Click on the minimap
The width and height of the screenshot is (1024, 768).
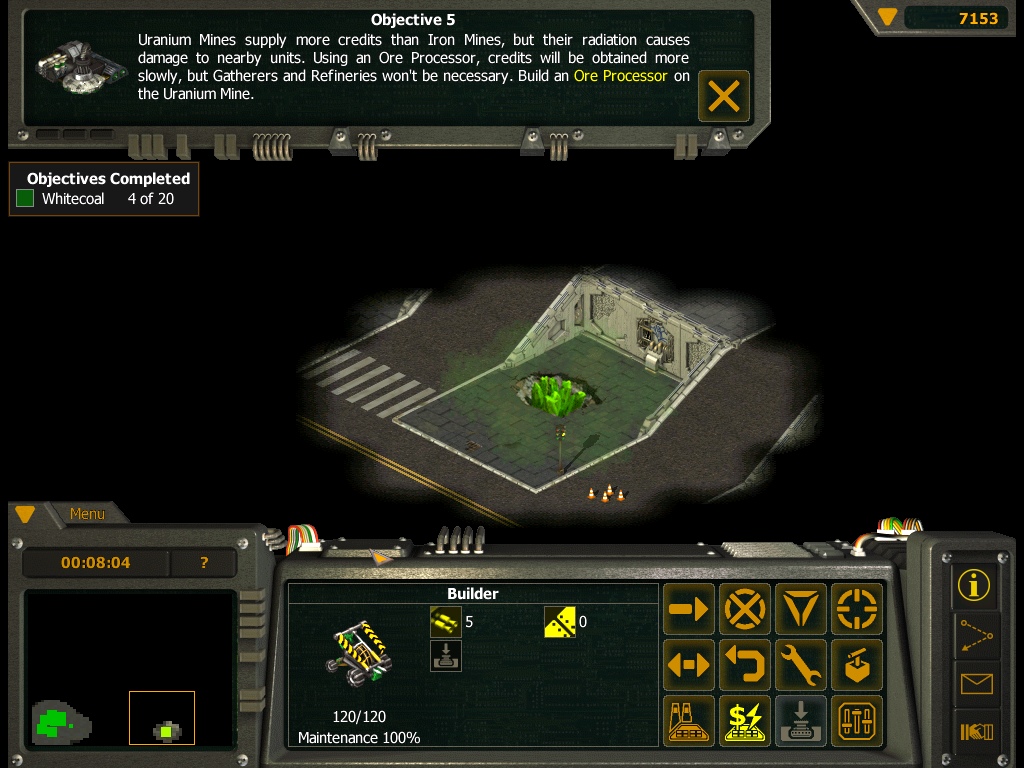[x=130, y=668]
